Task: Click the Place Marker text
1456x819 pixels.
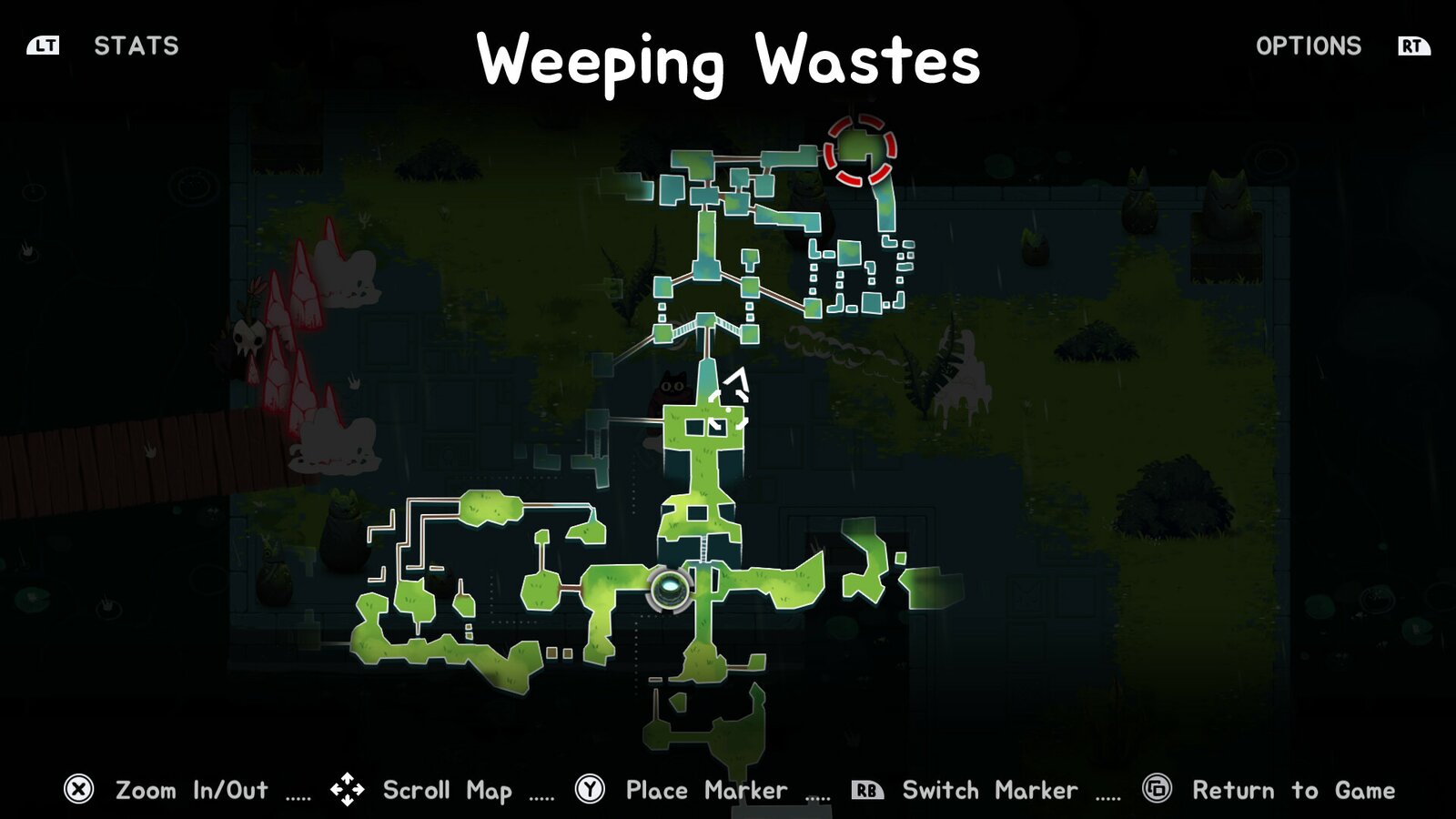Action: [x=705, y=789]
